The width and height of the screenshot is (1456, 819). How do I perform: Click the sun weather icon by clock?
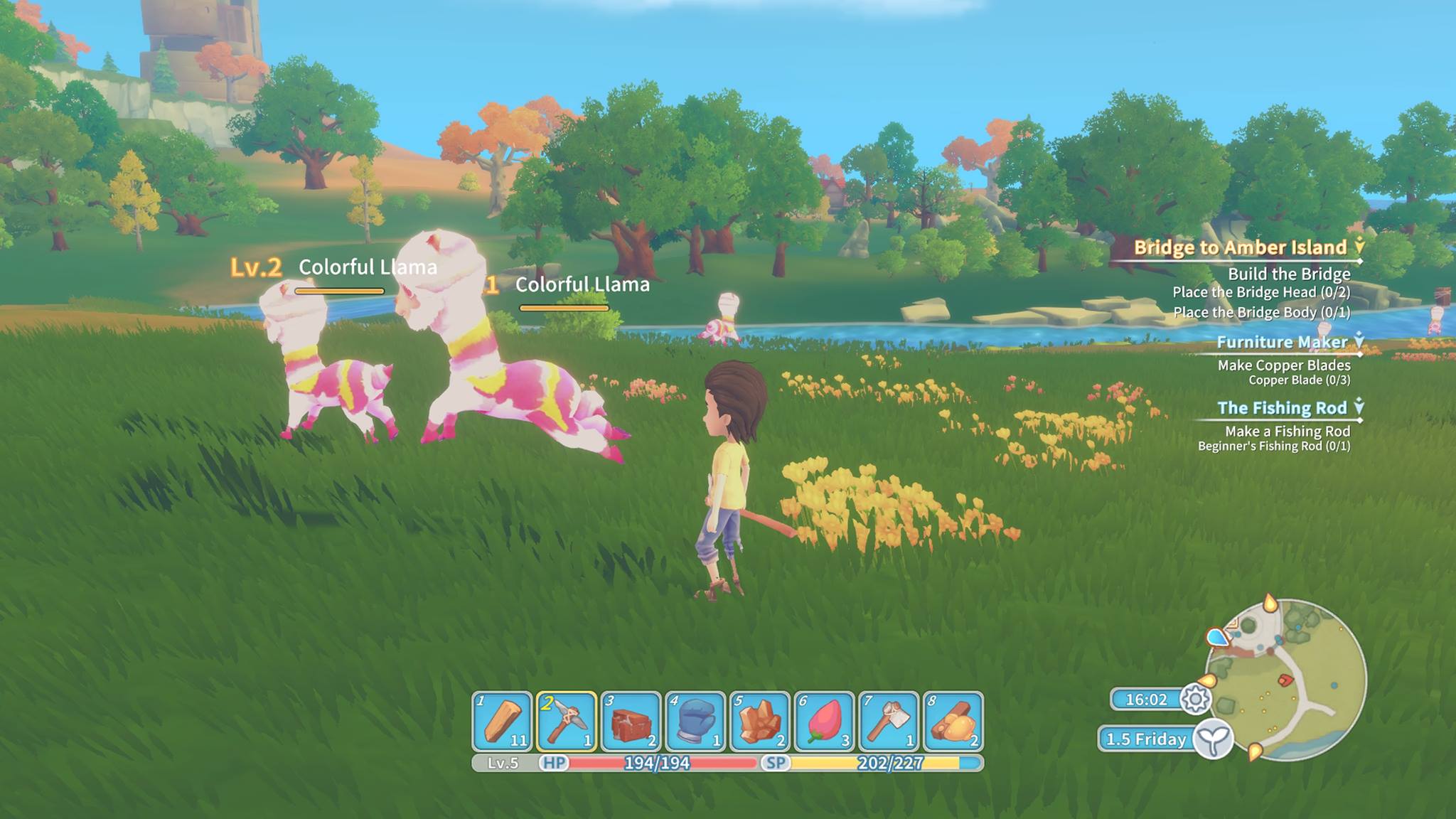click(1195, 699)
